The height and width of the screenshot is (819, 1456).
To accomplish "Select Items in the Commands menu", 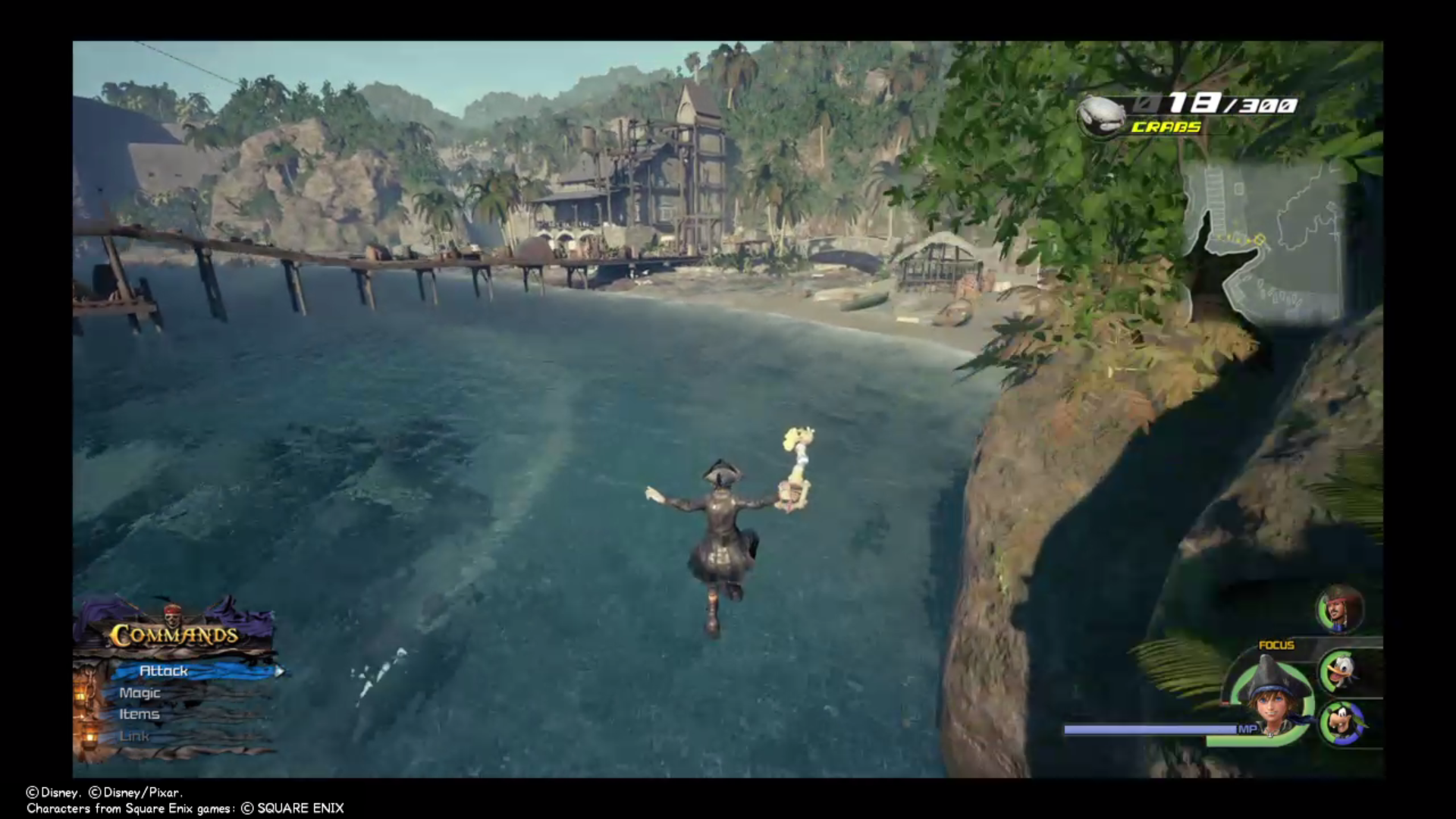I will tap(140, 714).
